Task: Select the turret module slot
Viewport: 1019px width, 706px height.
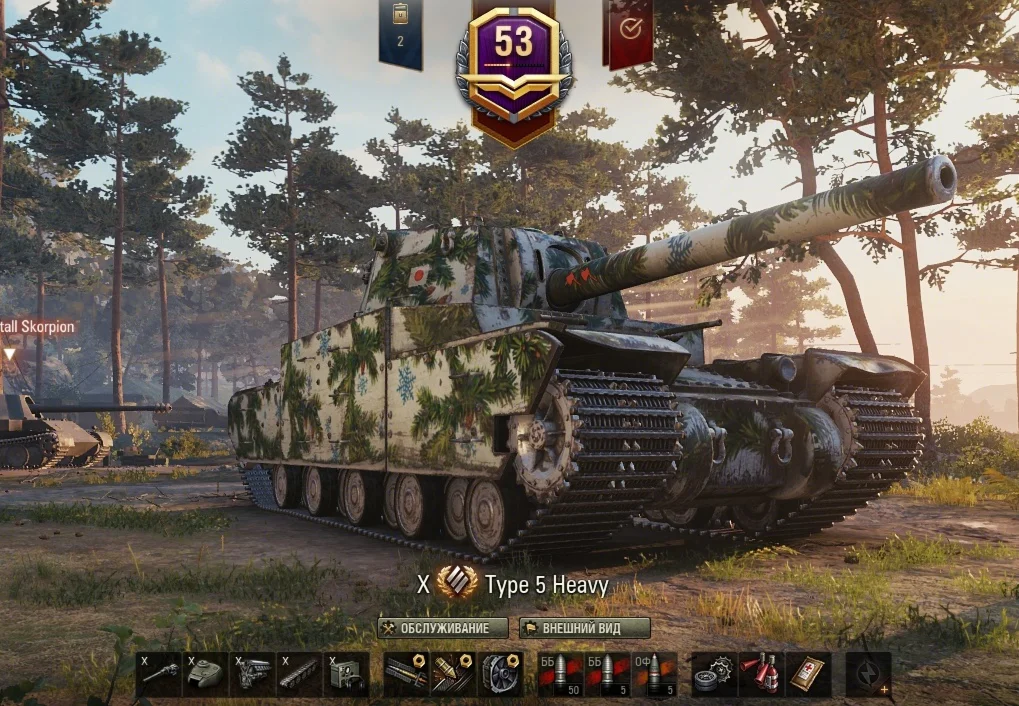Action: (x=206, y=674)
